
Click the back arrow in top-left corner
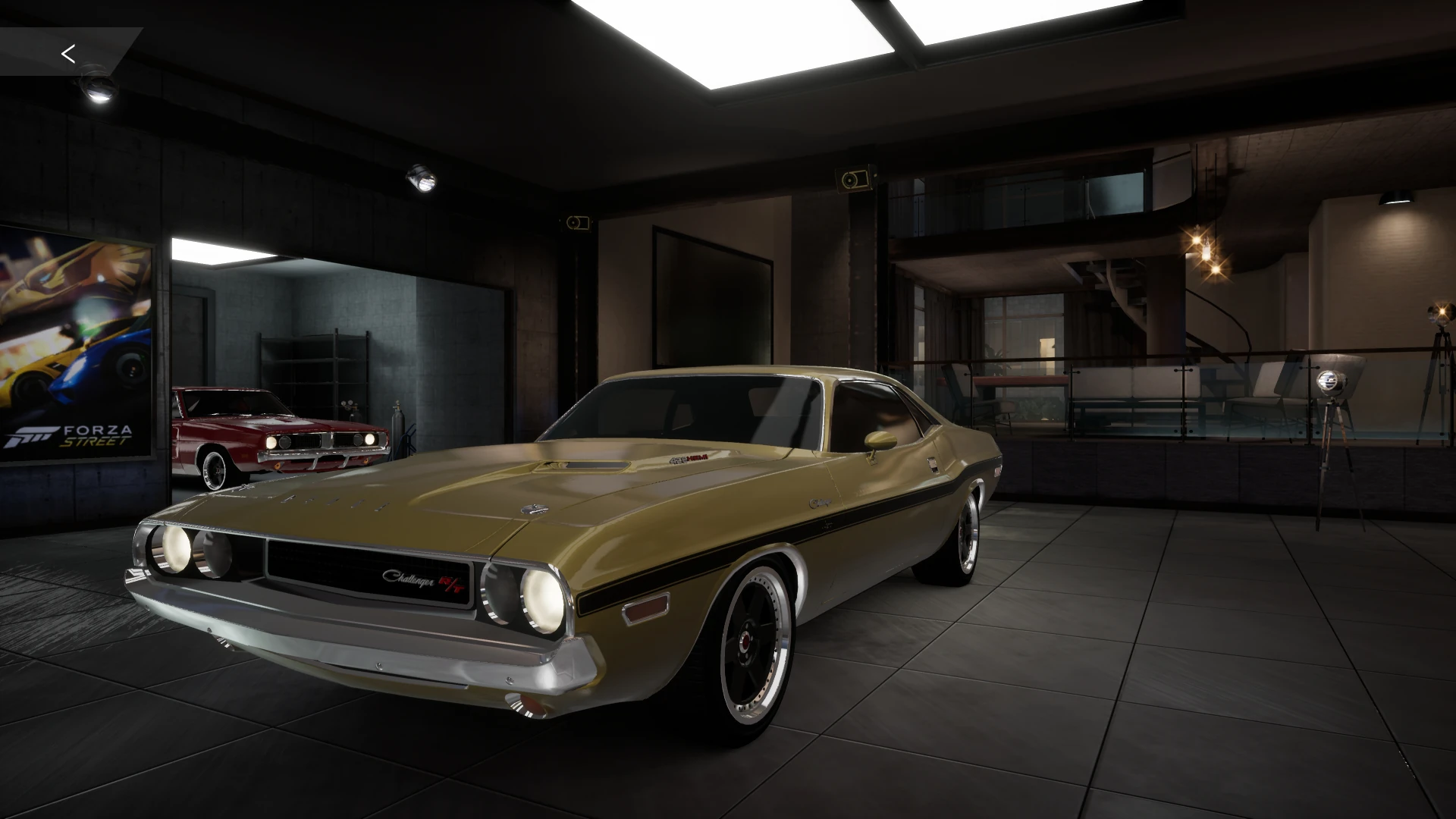tap(69, 54)
